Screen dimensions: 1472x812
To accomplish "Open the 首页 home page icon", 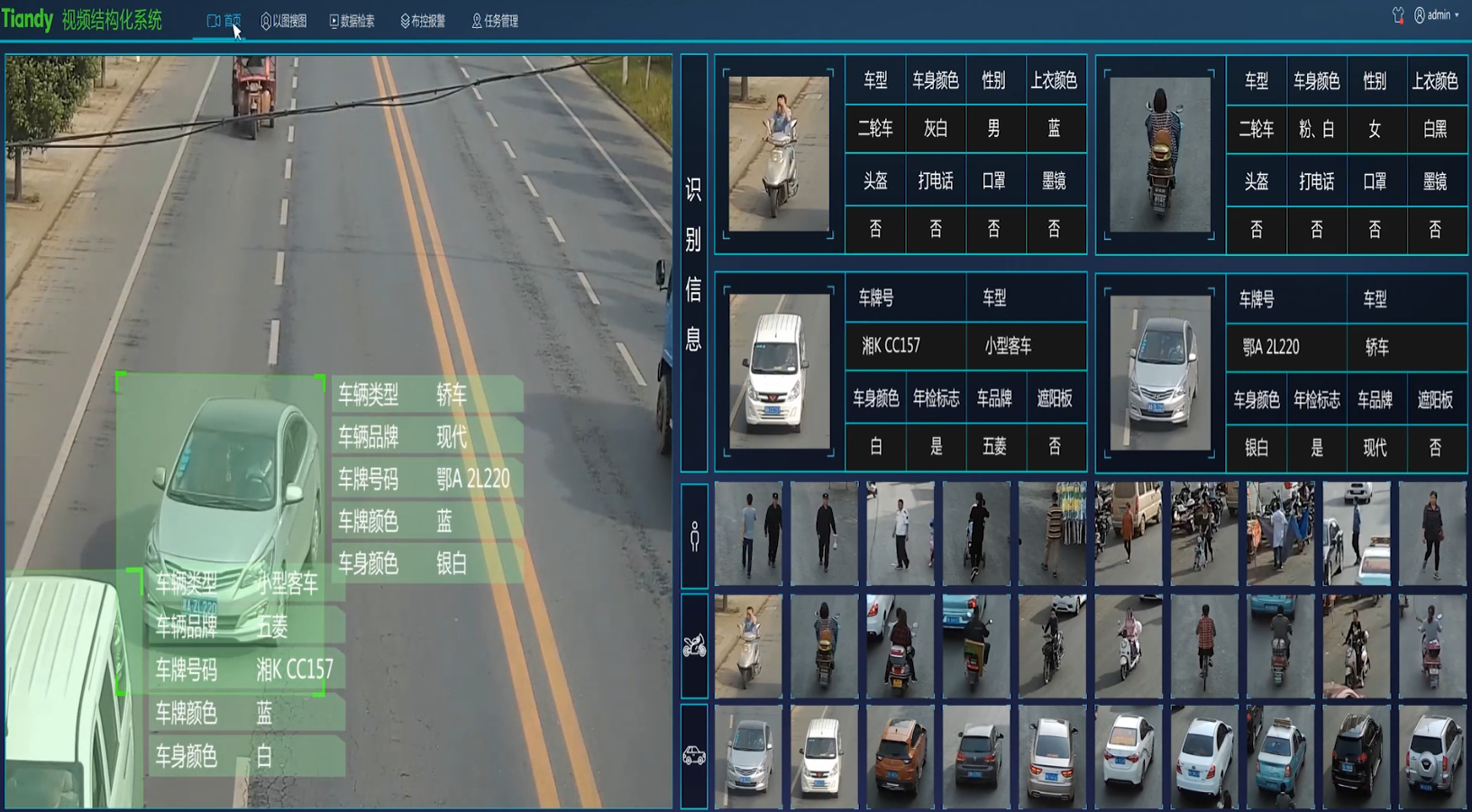I will click(x=224, y=20).
